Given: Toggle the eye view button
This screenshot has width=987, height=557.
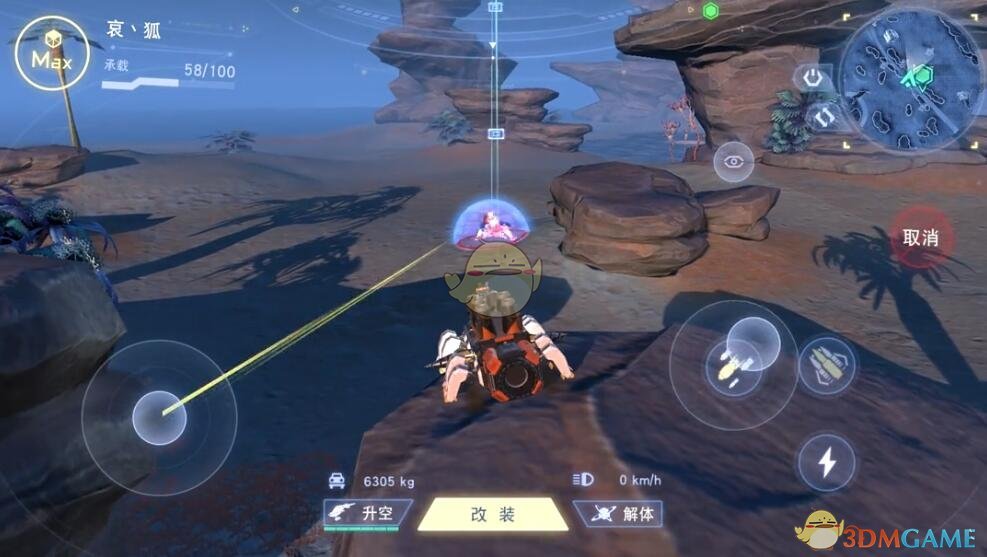Looking at the screenshot, I should pos(734,162).
